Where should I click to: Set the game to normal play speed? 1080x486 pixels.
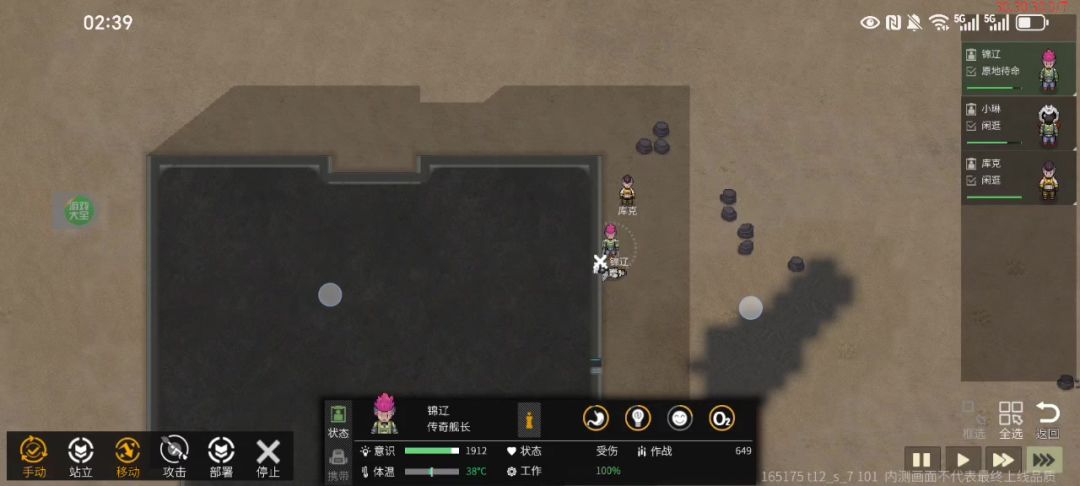coord(960,460)
